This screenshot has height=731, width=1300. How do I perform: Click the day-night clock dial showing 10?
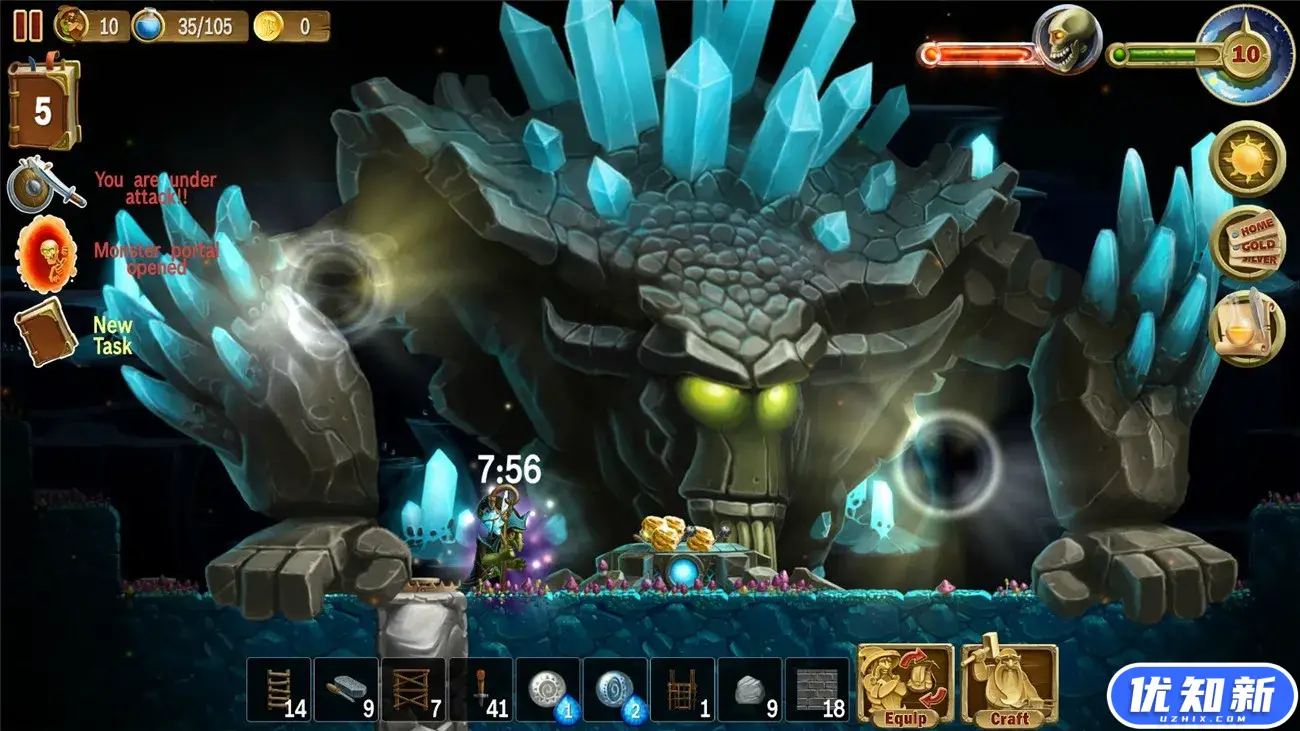[1245, 55]
